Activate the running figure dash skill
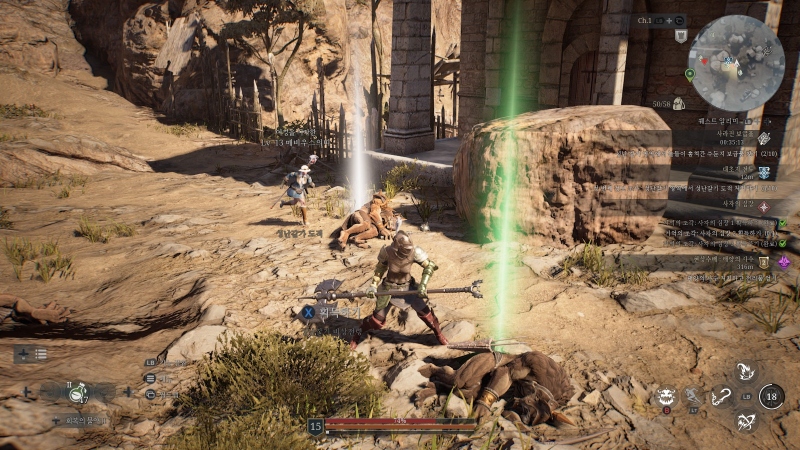 694,397
